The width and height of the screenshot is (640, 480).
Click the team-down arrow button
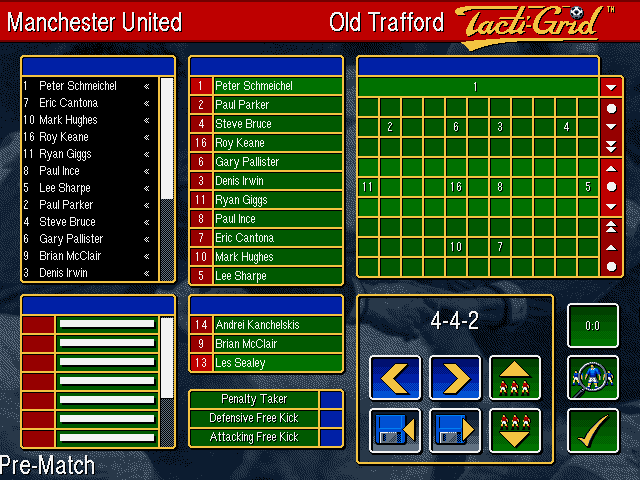(x=515, y=430)
